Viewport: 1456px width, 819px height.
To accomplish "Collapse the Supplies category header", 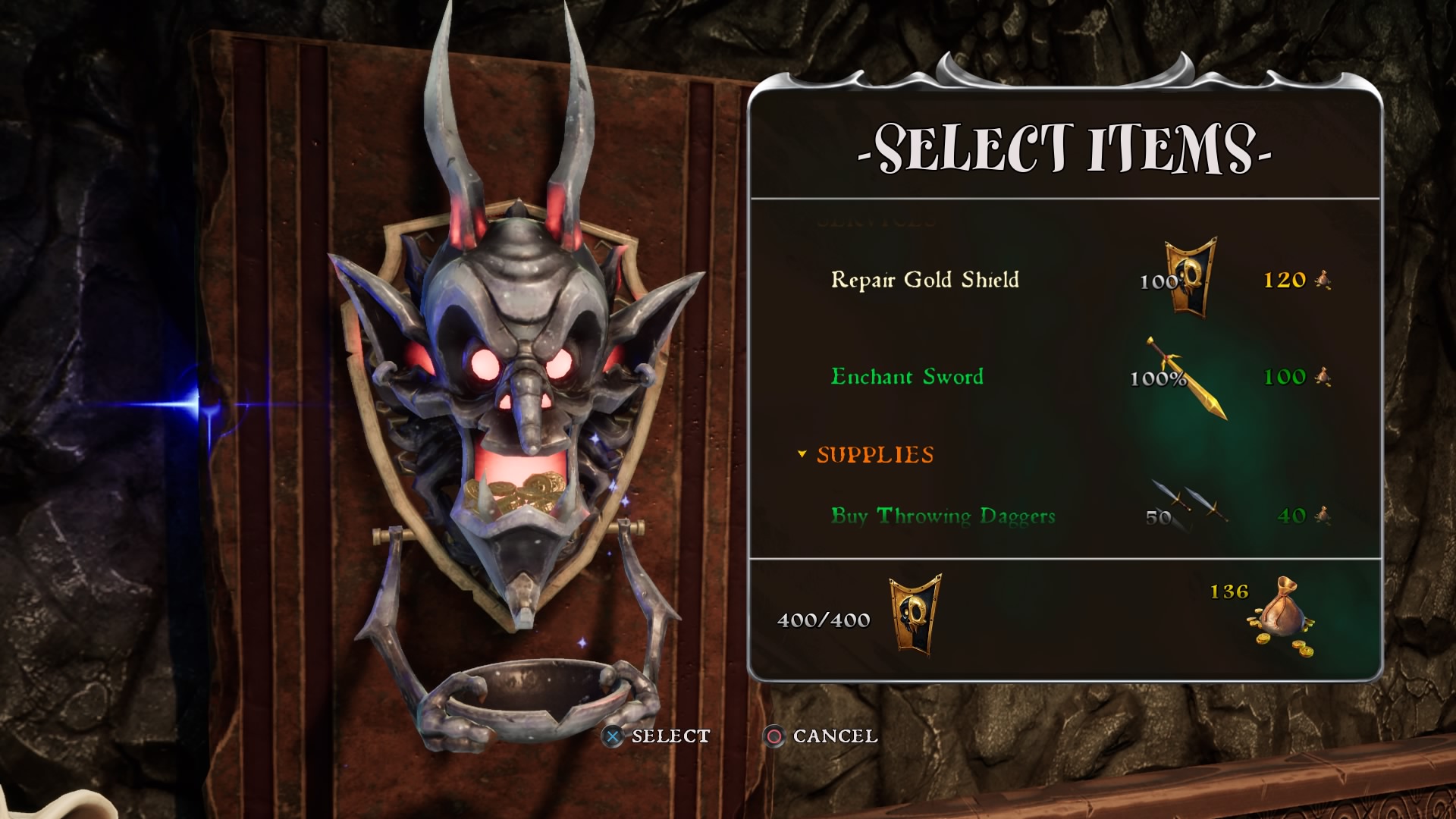I will click(x=866, y=455).
